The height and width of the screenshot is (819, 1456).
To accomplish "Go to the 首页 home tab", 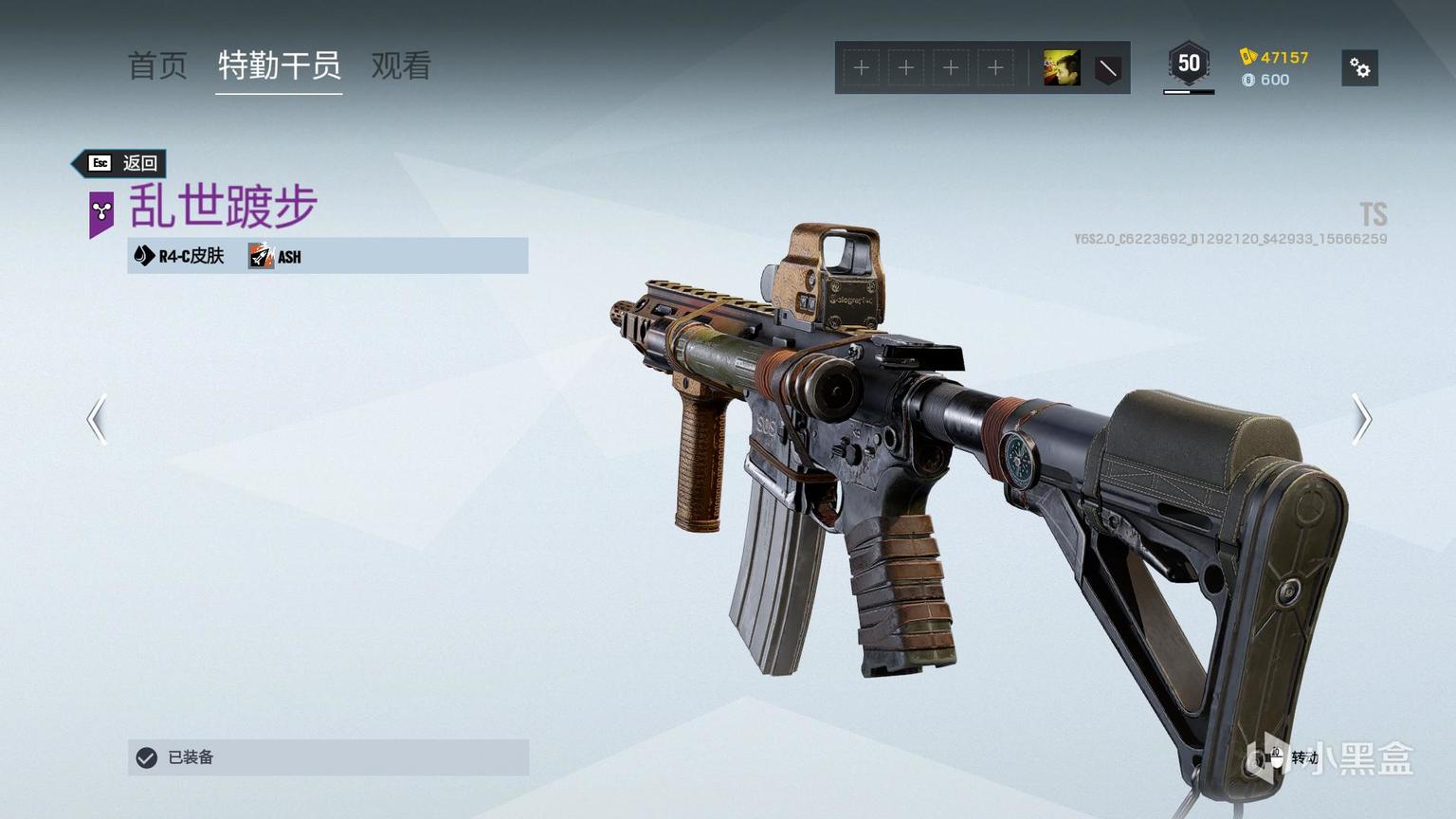I will 157,65.
